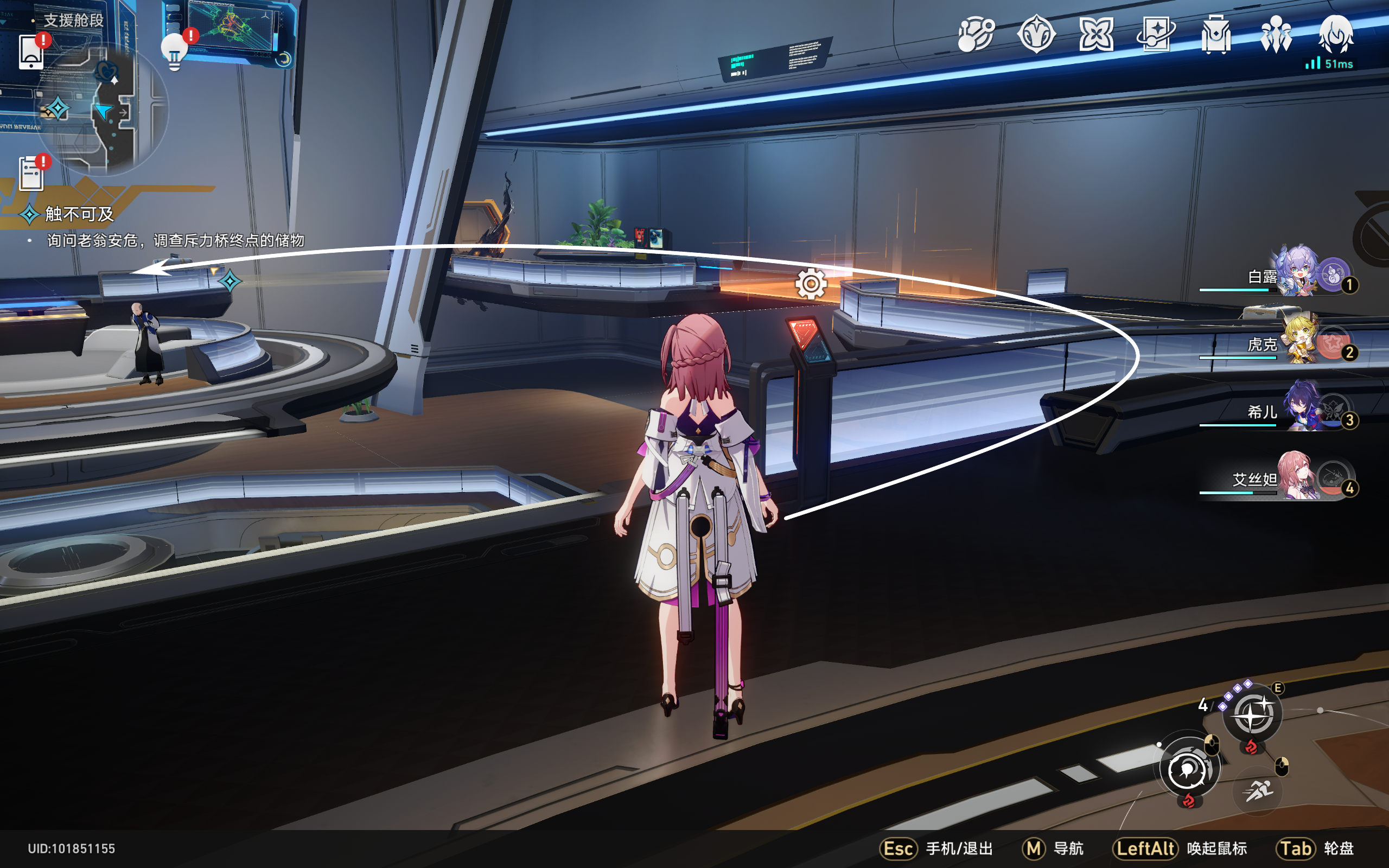This screenshot has width=1389, height=868.
Task: Select team member 艾丝妲
Action: point(1296,476)
